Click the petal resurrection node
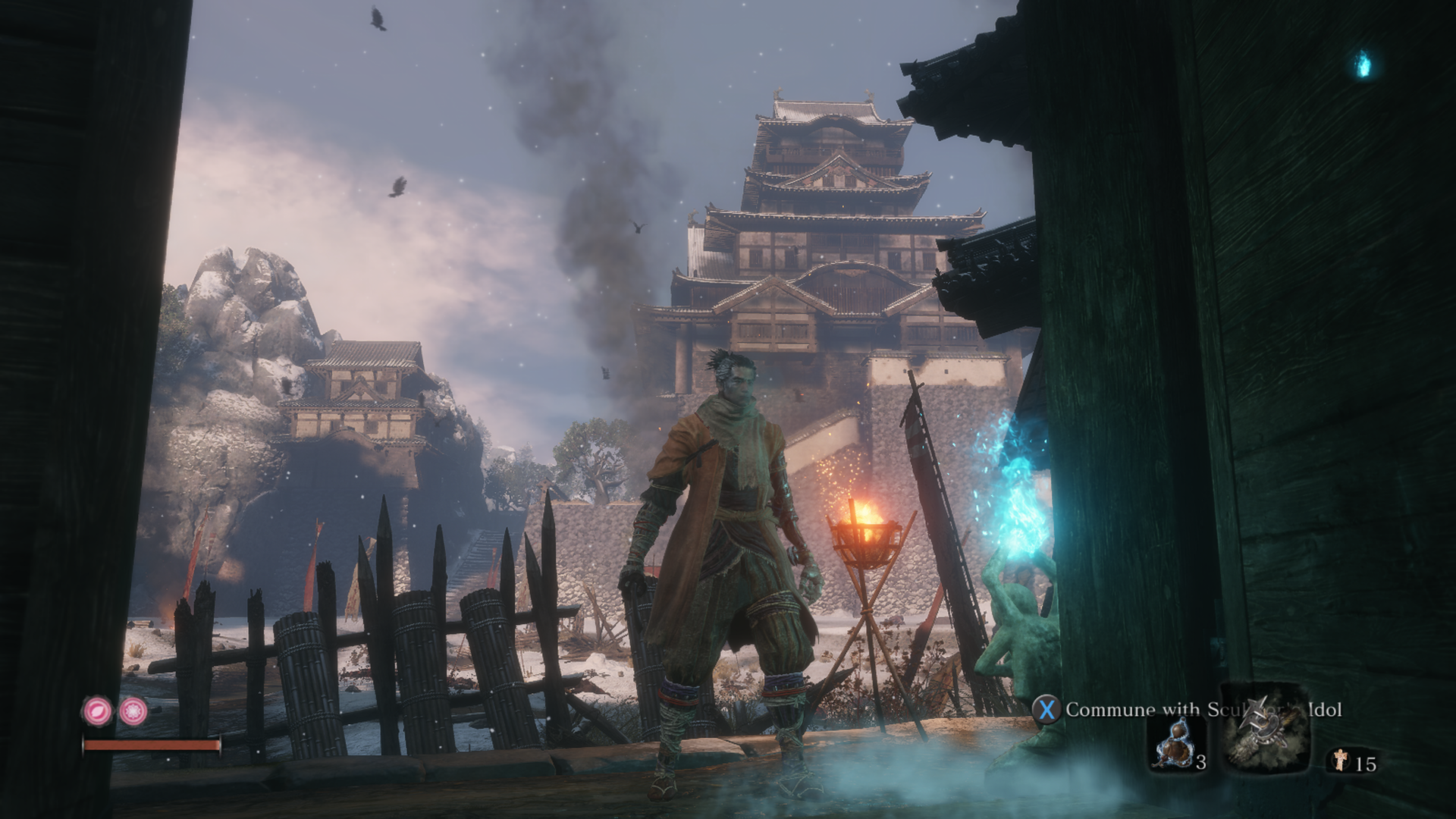1456x819 pixels. [98, 711]
